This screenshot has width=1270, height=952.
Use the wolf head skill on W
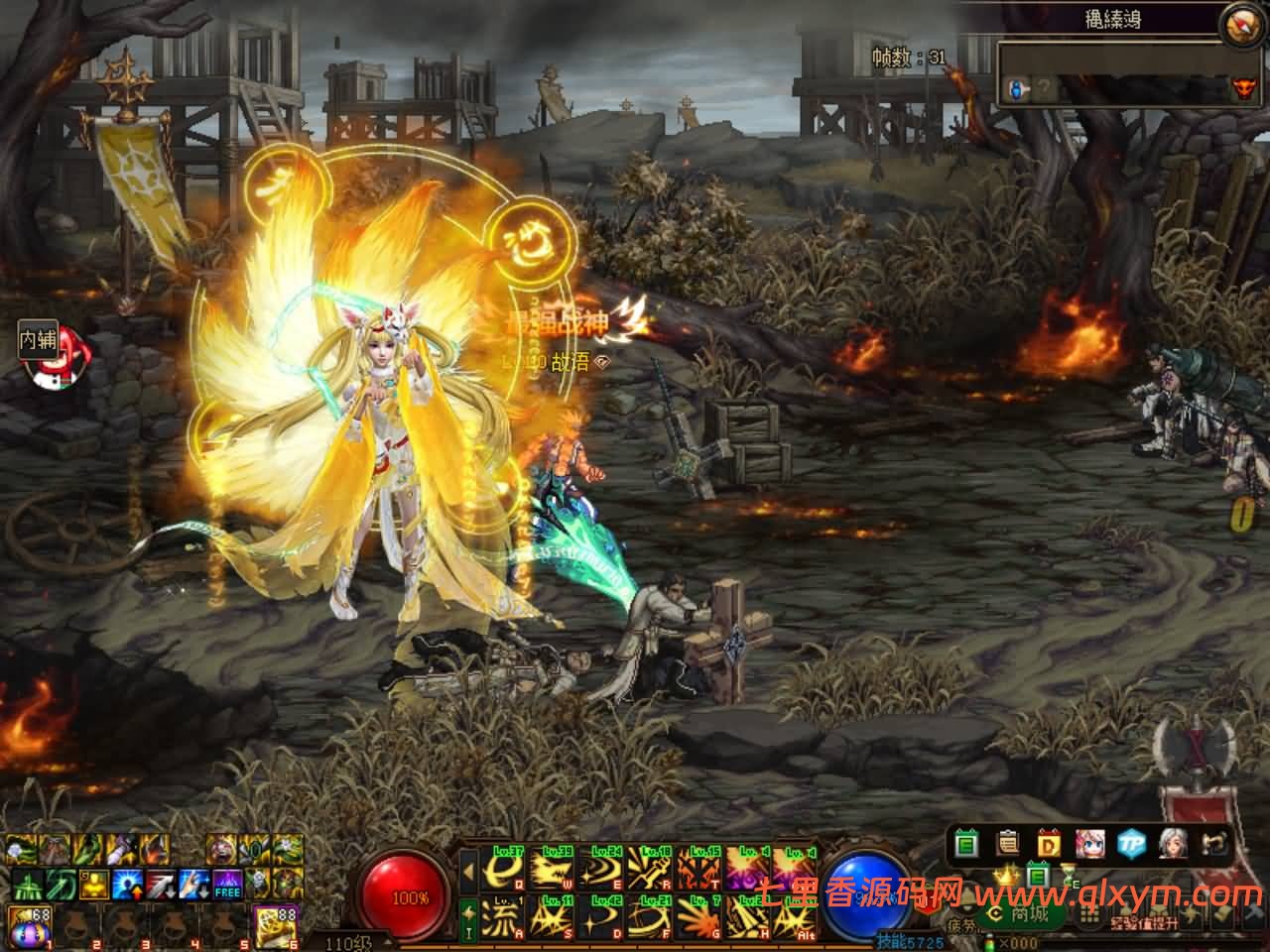553,870
